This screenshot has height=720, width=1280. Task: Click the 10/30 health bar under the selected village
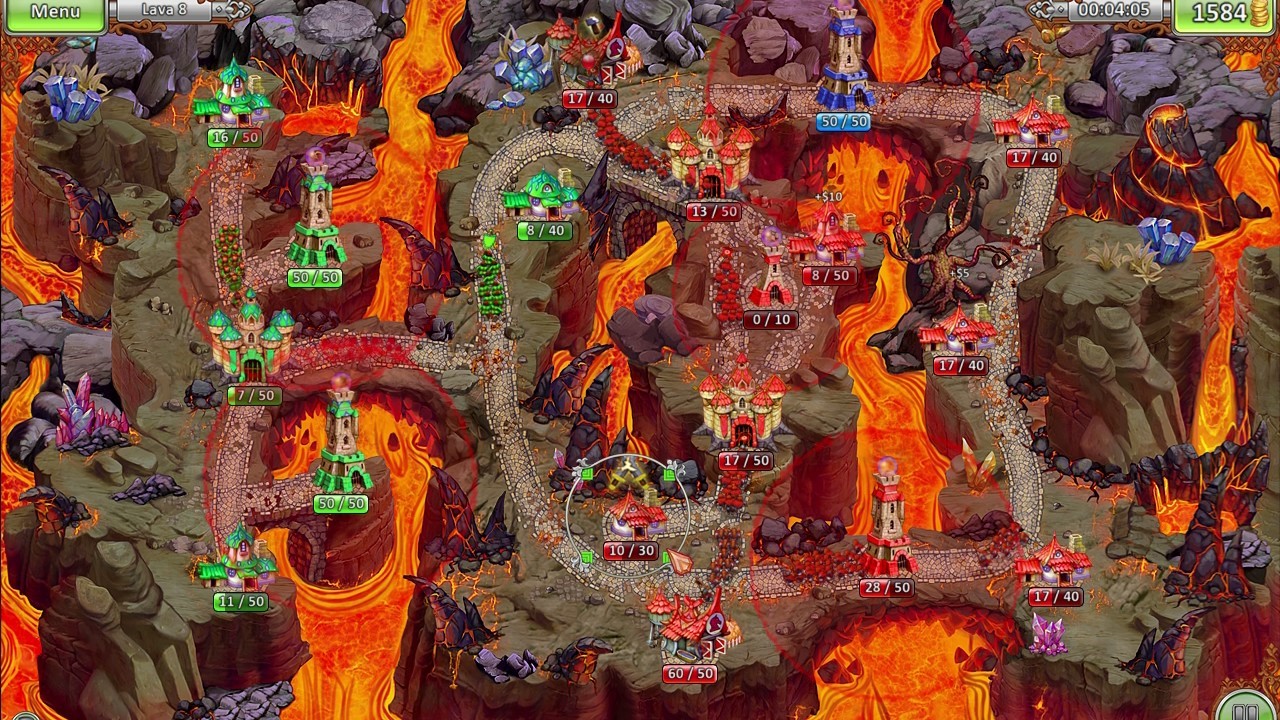coord(631,549)
